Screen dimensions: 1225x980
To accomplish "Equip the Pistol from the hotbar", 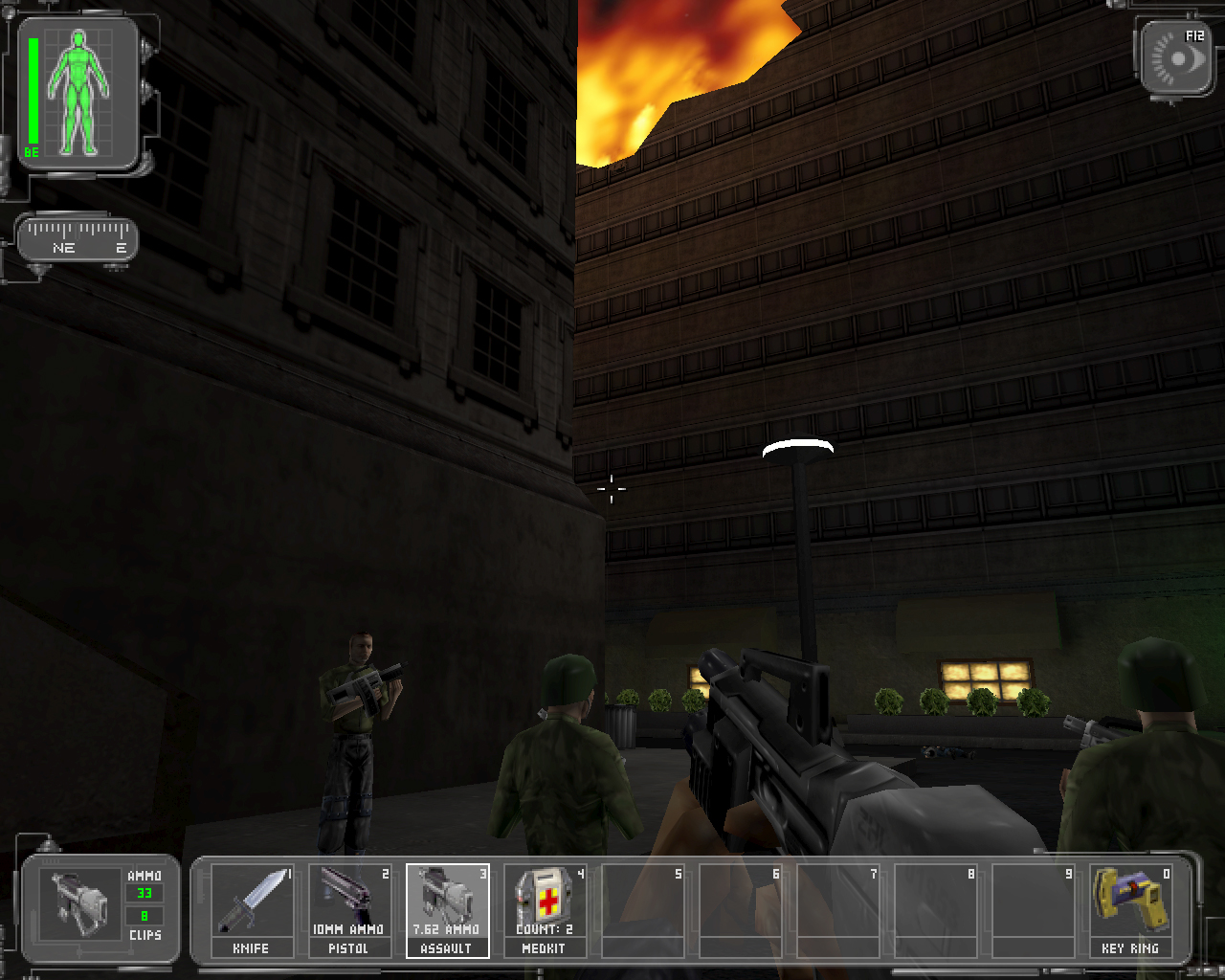I will (x=349, y=909).
